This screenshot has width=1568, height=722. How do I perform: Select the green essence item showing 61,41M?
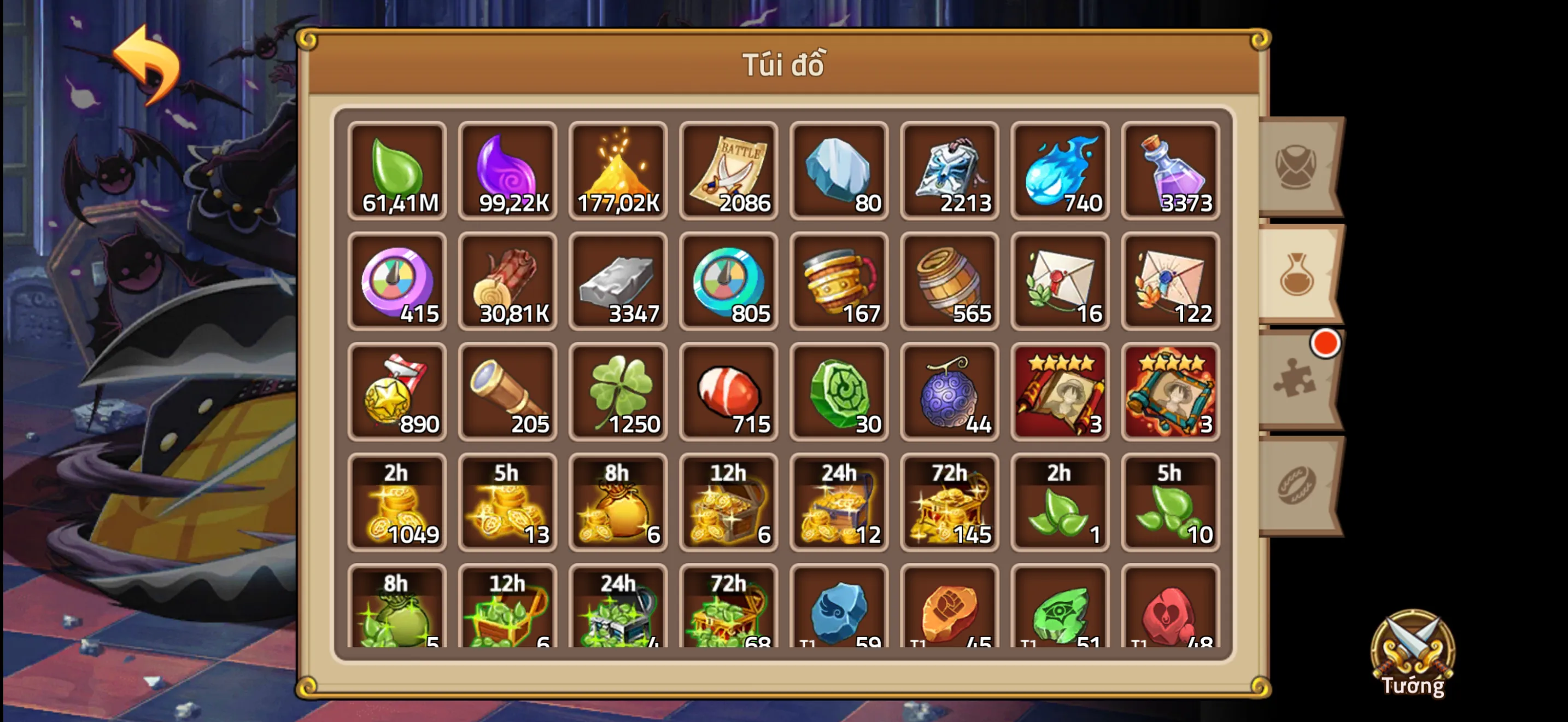399,171
